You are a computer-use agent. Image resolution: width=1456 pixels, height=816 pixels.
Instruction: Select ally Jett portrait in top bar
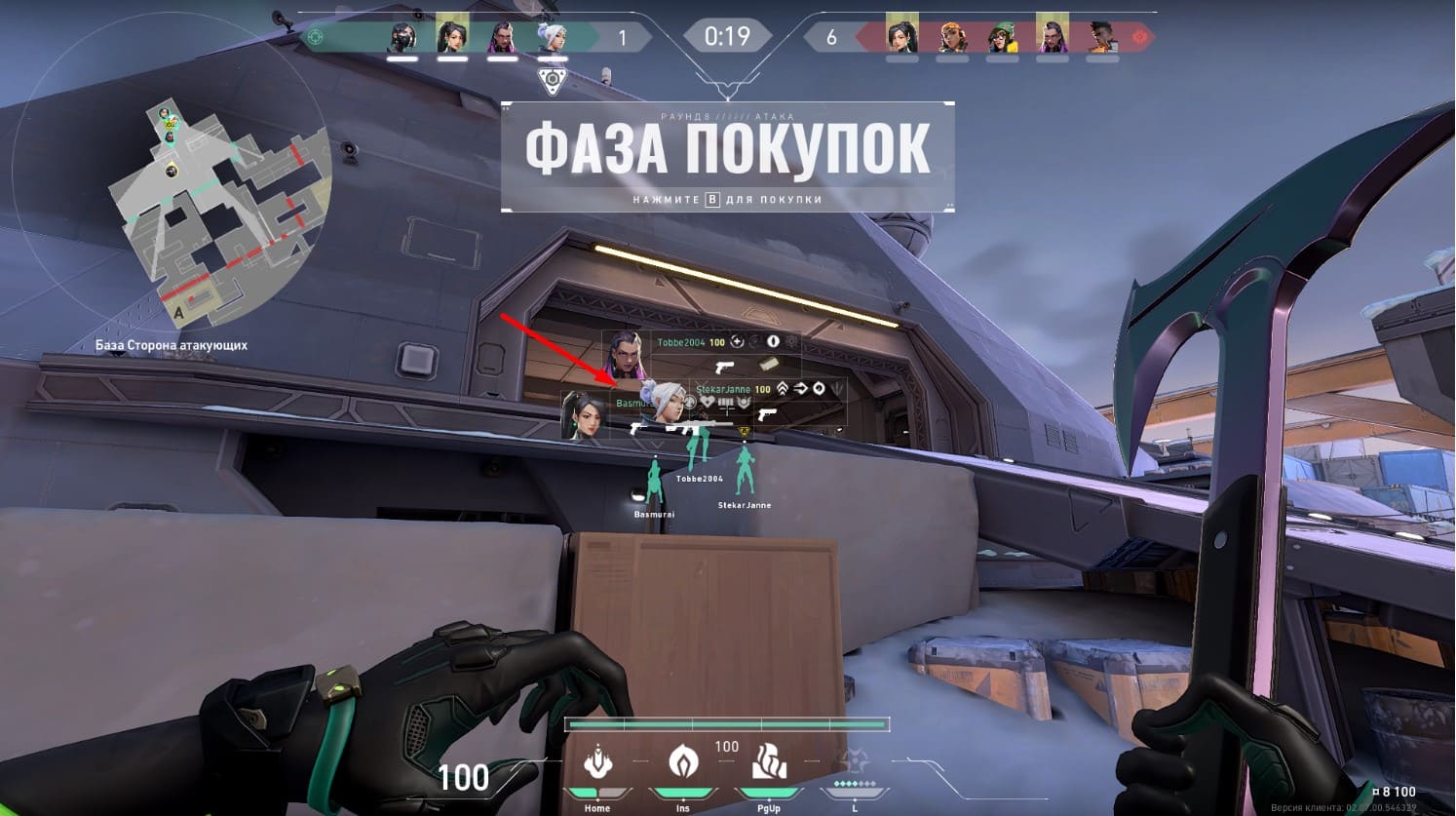pyautogui.click(x=552, y=37)
